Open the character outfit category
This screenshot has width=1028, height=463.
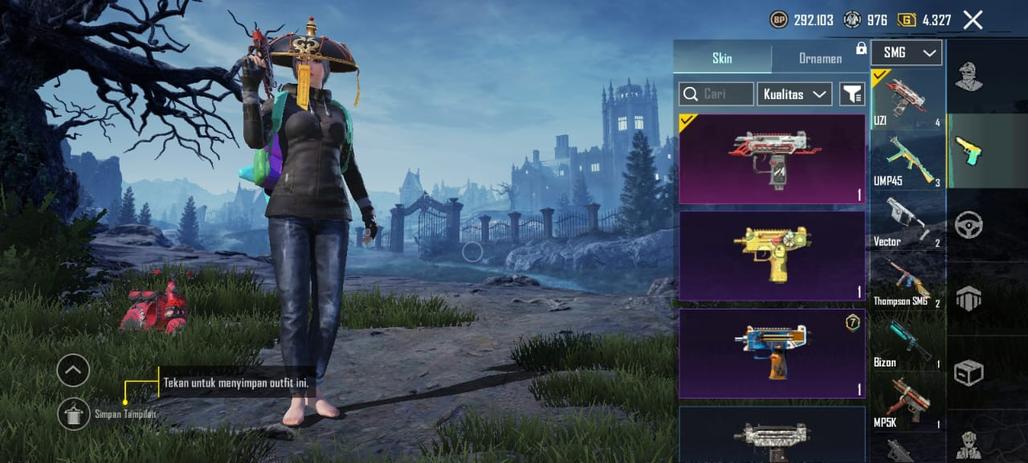point(968,77)
